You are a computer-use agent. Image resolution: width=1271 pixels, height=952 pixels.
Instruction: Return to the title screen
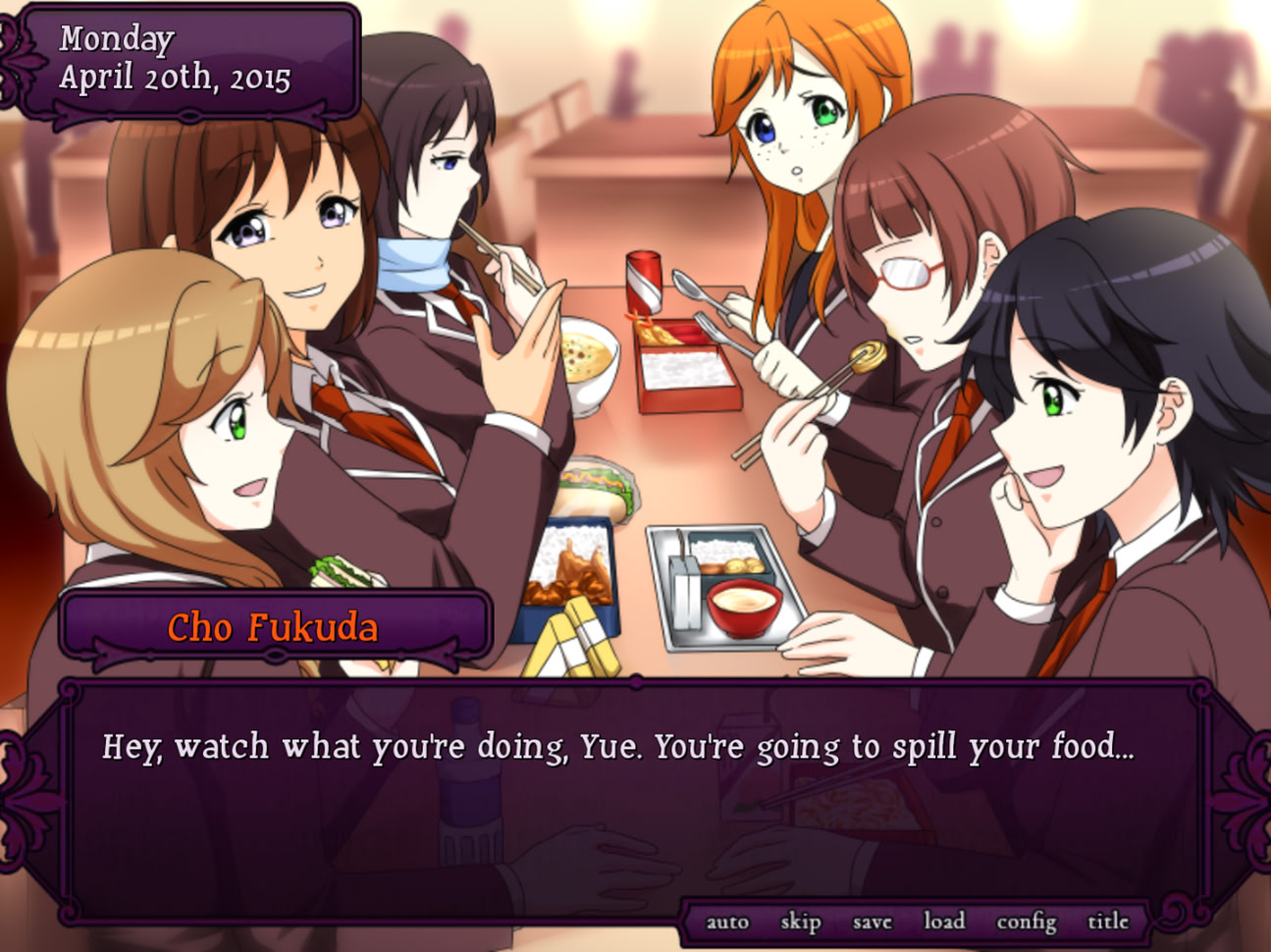tap(1108, 921)
